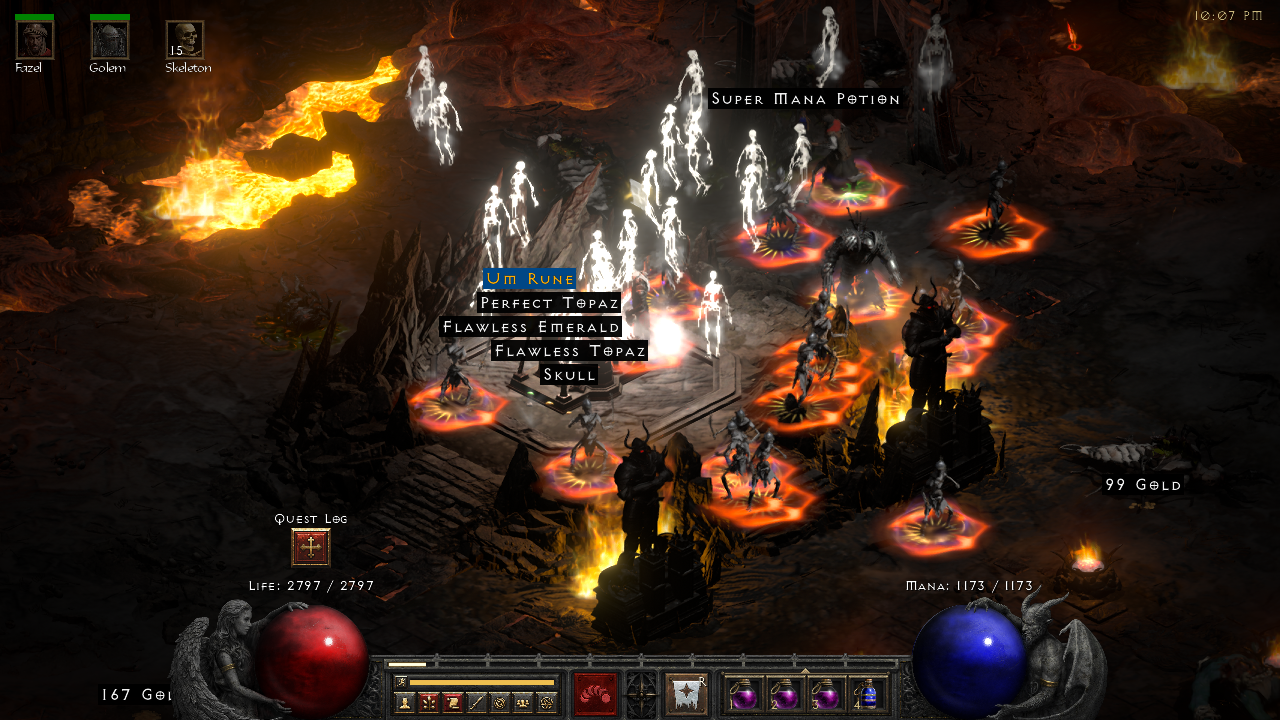Open the party icon with three figures
This screenshot has height=720, width=1280.
[x=523, y=702]
